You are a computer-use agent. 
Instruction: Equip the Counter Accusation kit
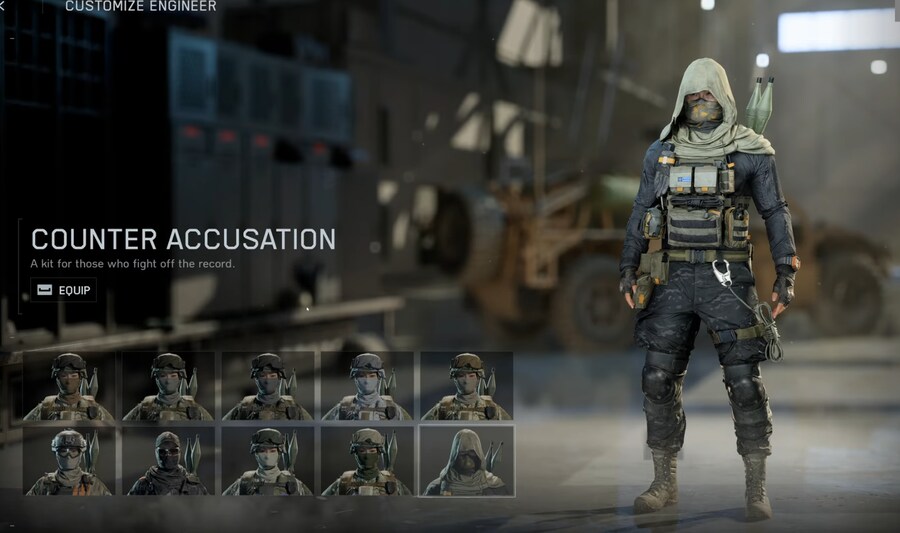(63, 290)
